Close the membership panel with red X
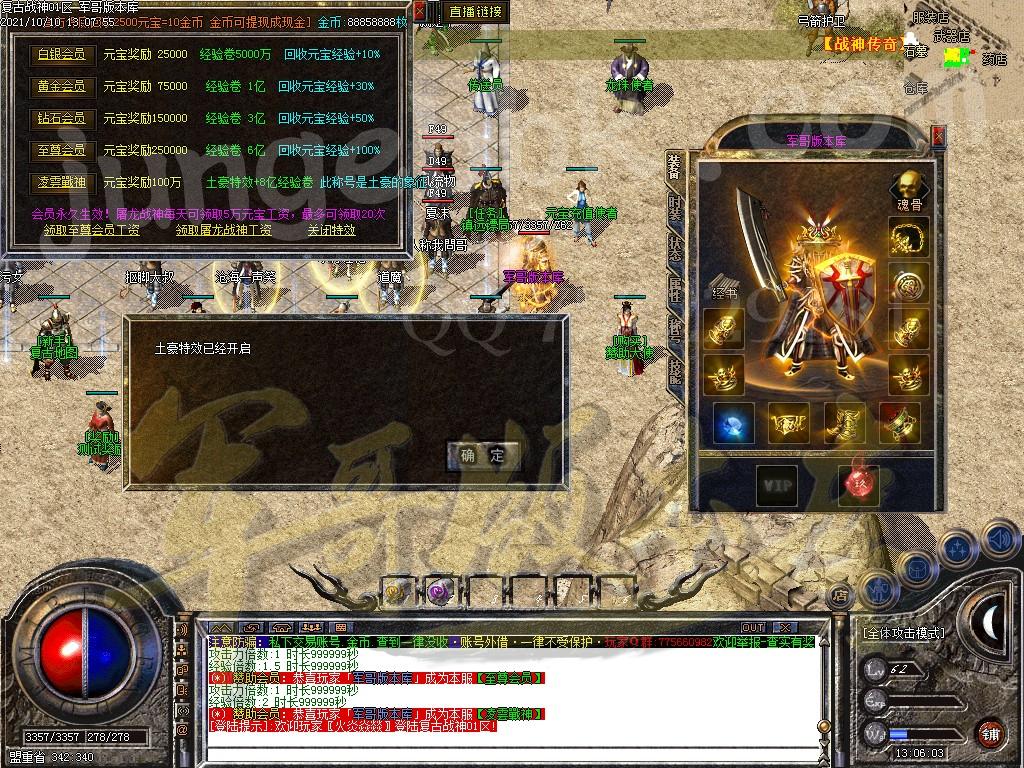The width and height of the screenshot is (1024, 768). click(x=420, y=12)
